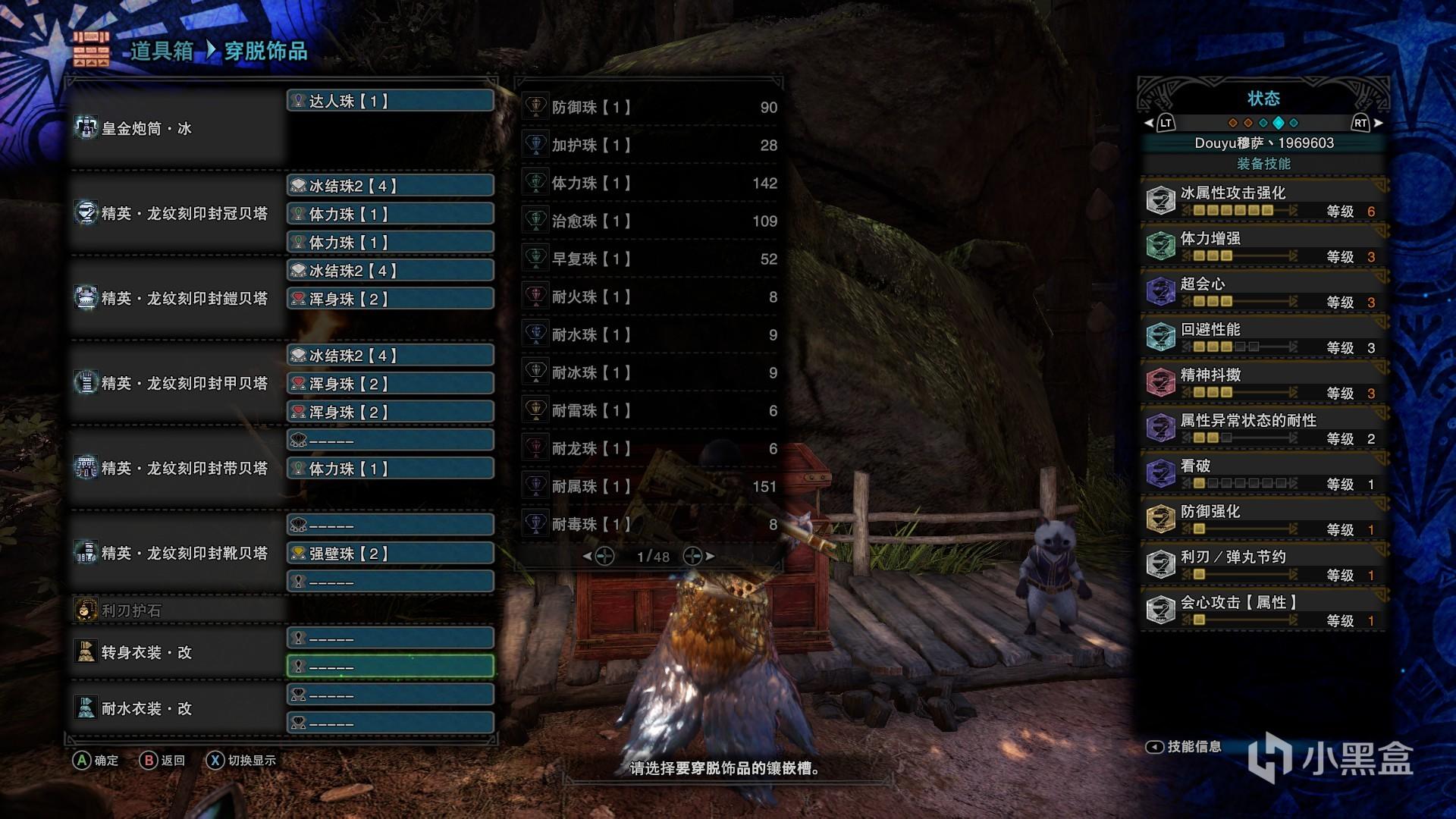Image resolution: width=1456 pixels, height=819 pixels.
Task: Pick 加护珠【1】 from the decoration list
Action: point(652,145)
